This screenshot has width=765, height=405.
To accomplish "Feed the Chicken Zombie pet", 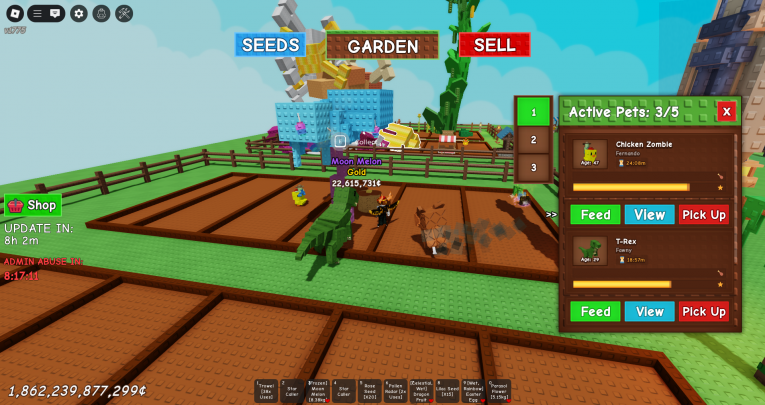I will 595,215.
